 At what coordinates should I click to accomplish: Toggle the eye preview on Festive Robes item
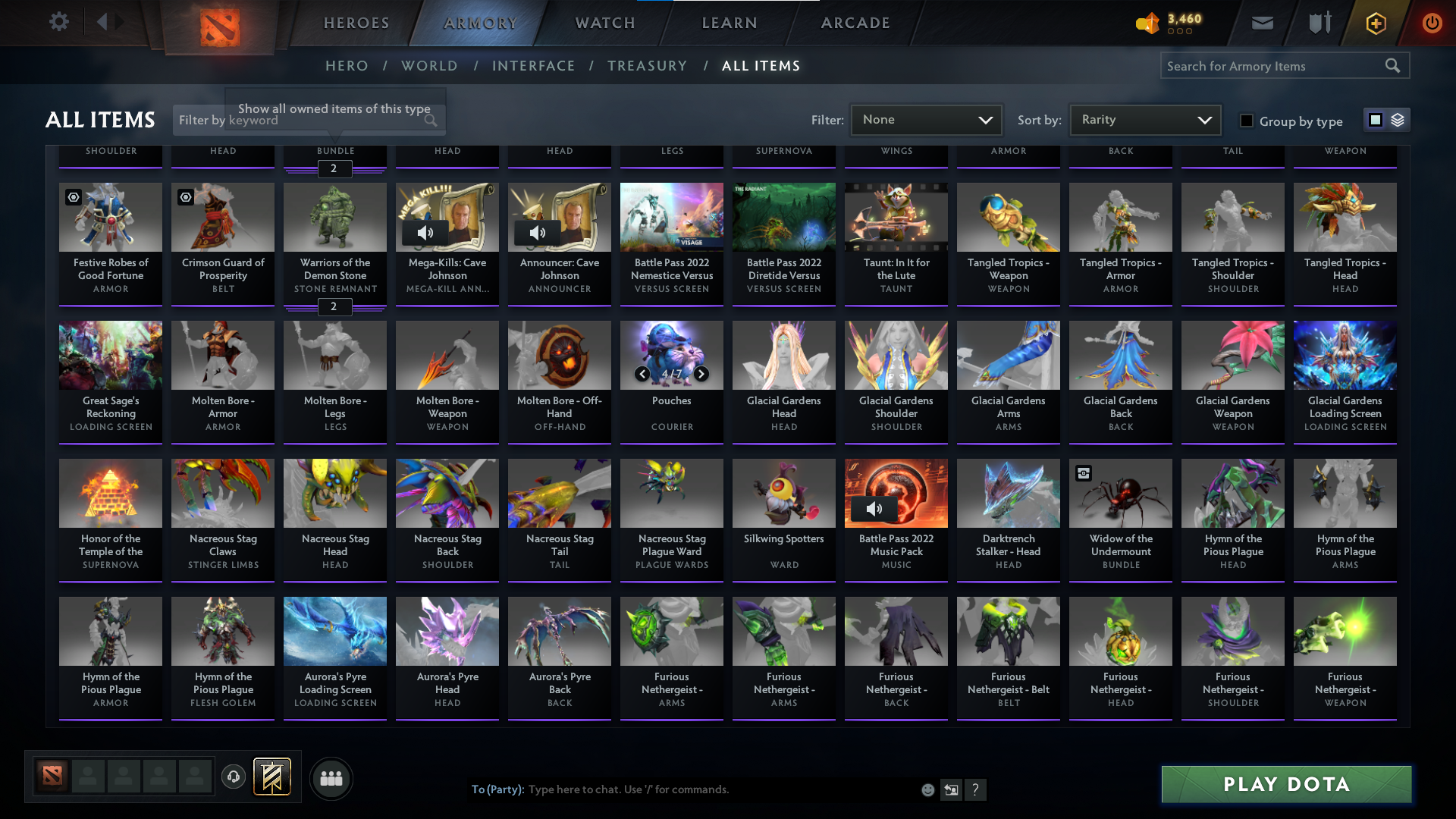(73, 197)
